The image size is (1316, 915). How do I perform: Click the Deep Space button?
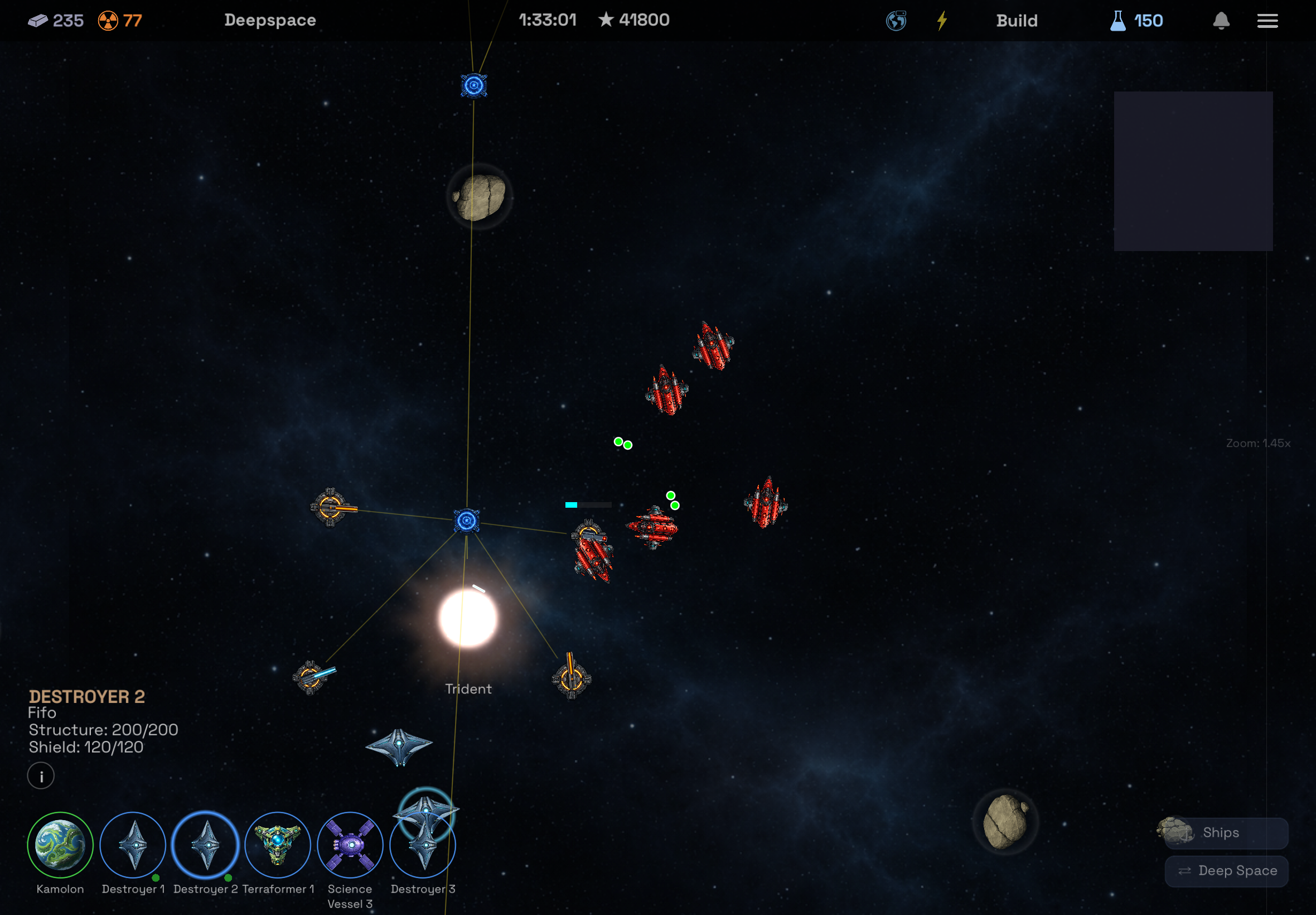(1226, 870)
